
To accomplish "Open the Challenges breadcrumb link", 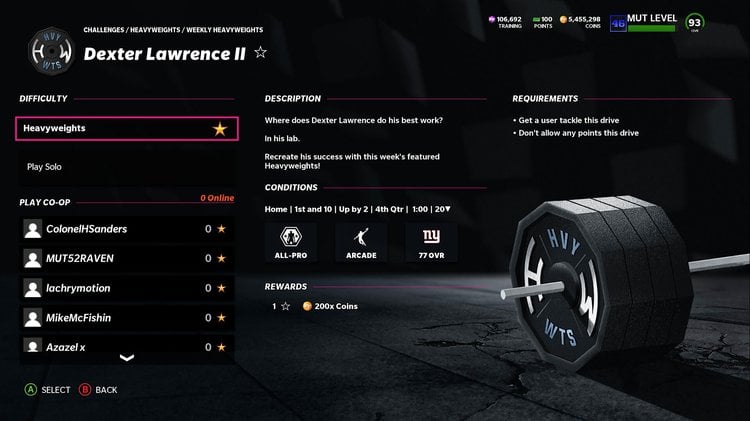I will (x=104, y=30).
